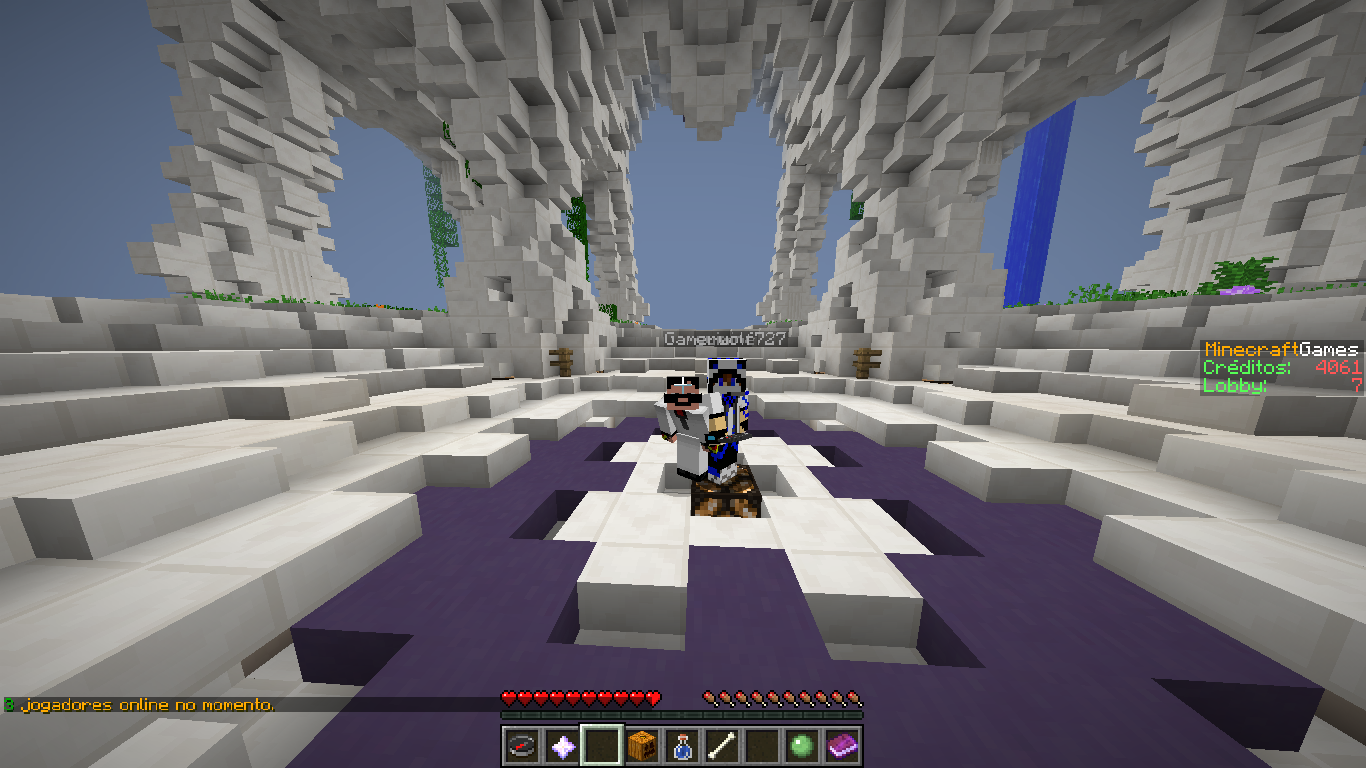This screenshot has height=768, width=1366.
Task: Choose the purple enchanted book slot
Action: (x=842, y=745)
